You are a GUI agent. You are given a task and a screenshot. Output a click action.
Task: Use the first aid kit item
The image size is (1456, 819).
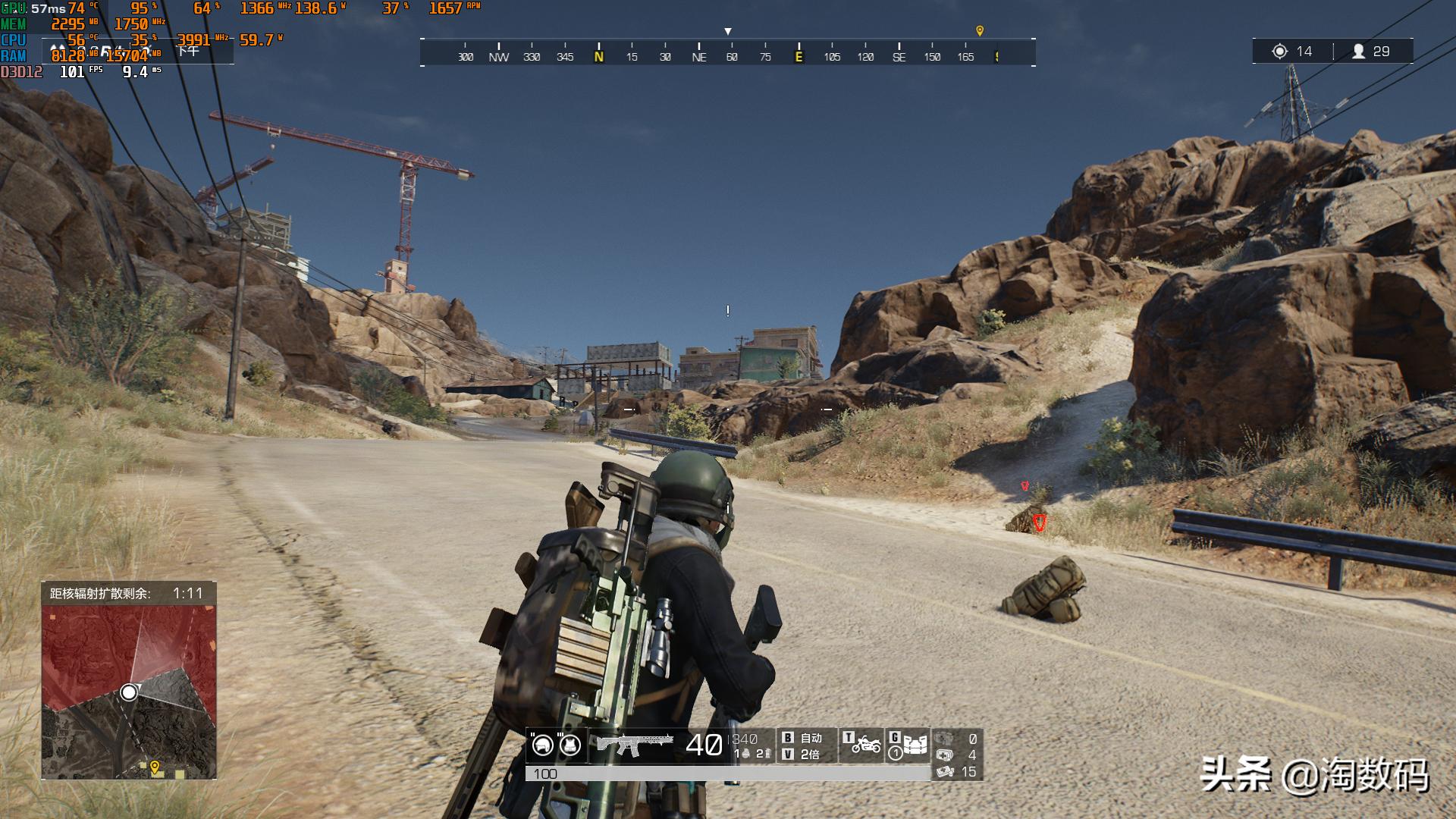tap(945, 755)
